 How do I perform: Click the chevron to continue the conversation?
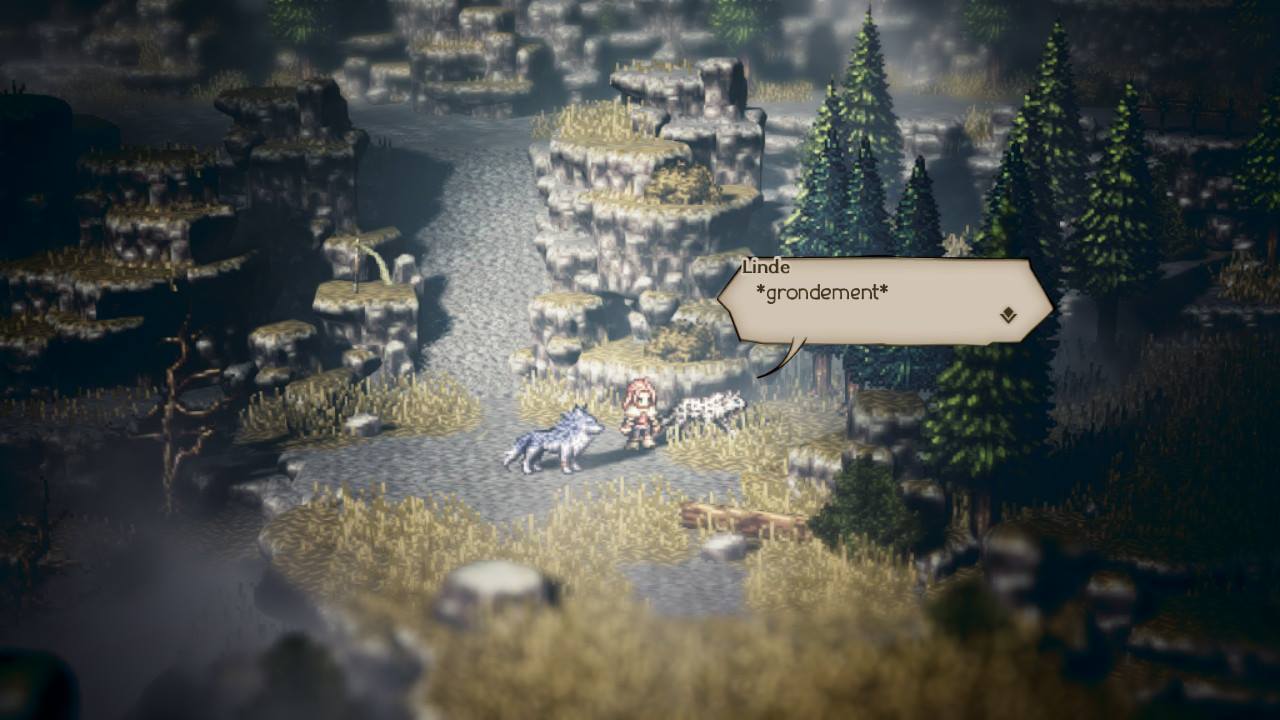(1007, 314)
